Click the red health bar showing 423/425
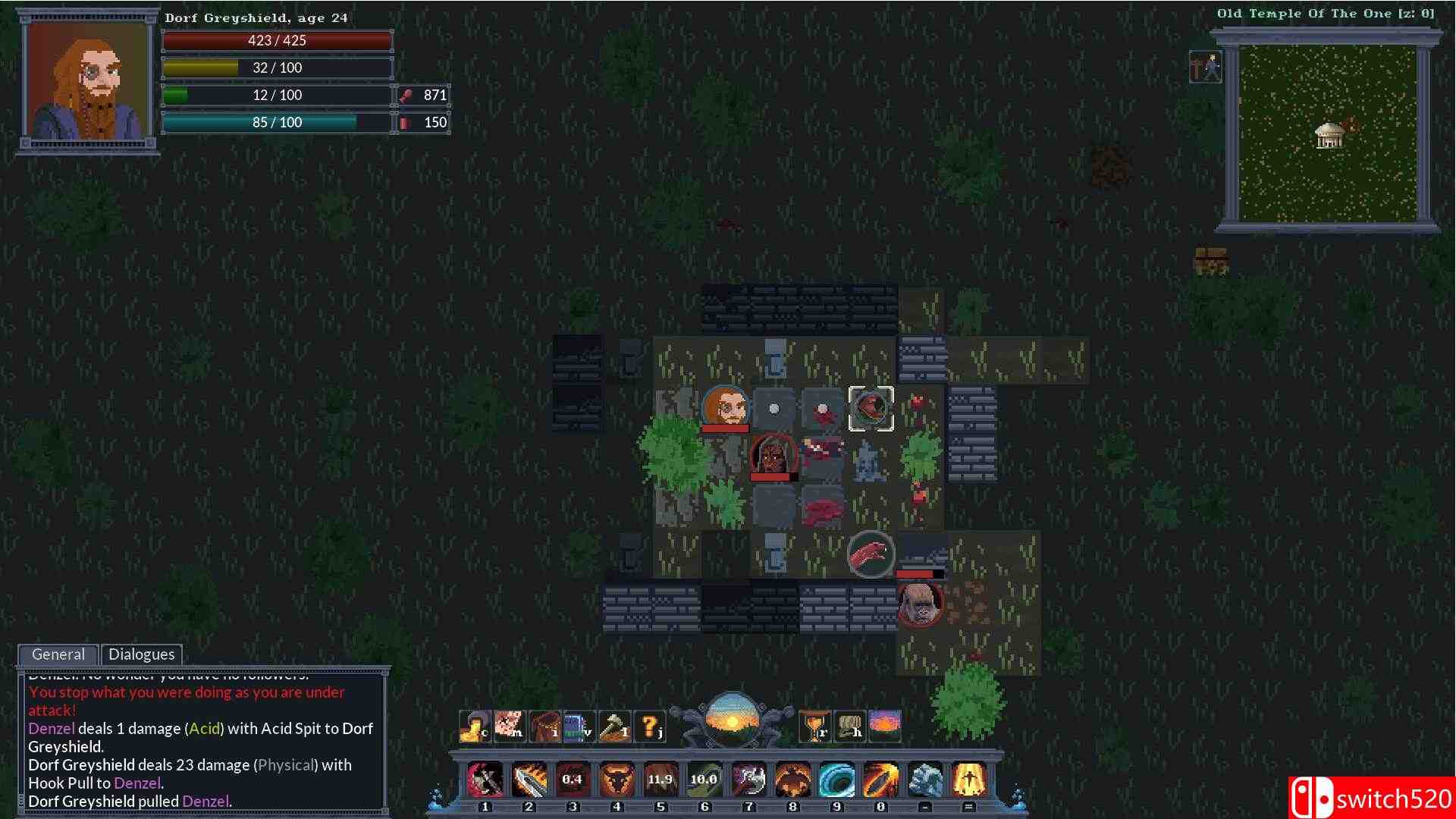The width and height of the screenshot is (1456, 819). coord(277,40)
